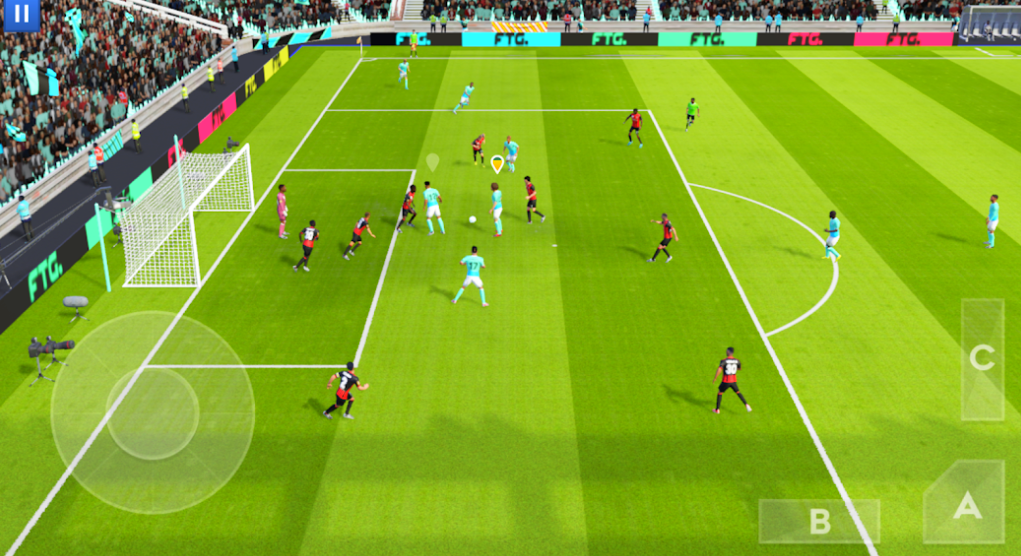Tap the A action button

(x=964, y=504)
